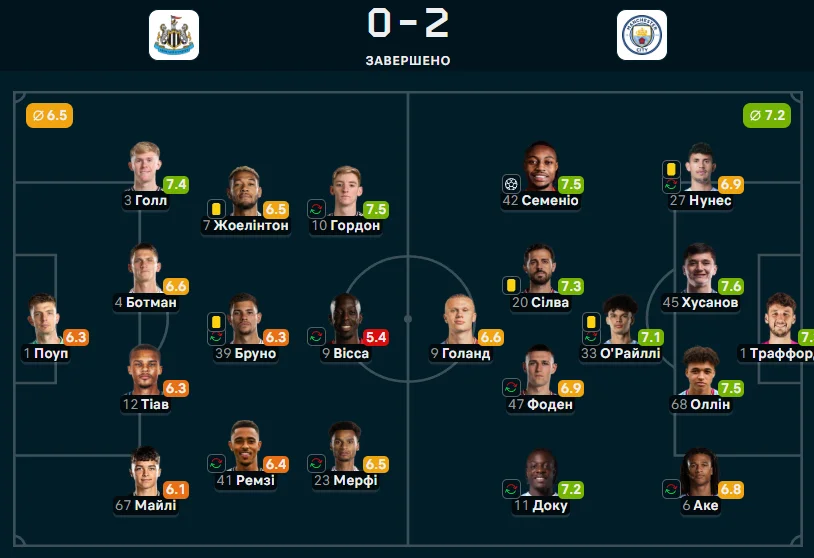Show Ремзі's player stats

tap(245, 446)
